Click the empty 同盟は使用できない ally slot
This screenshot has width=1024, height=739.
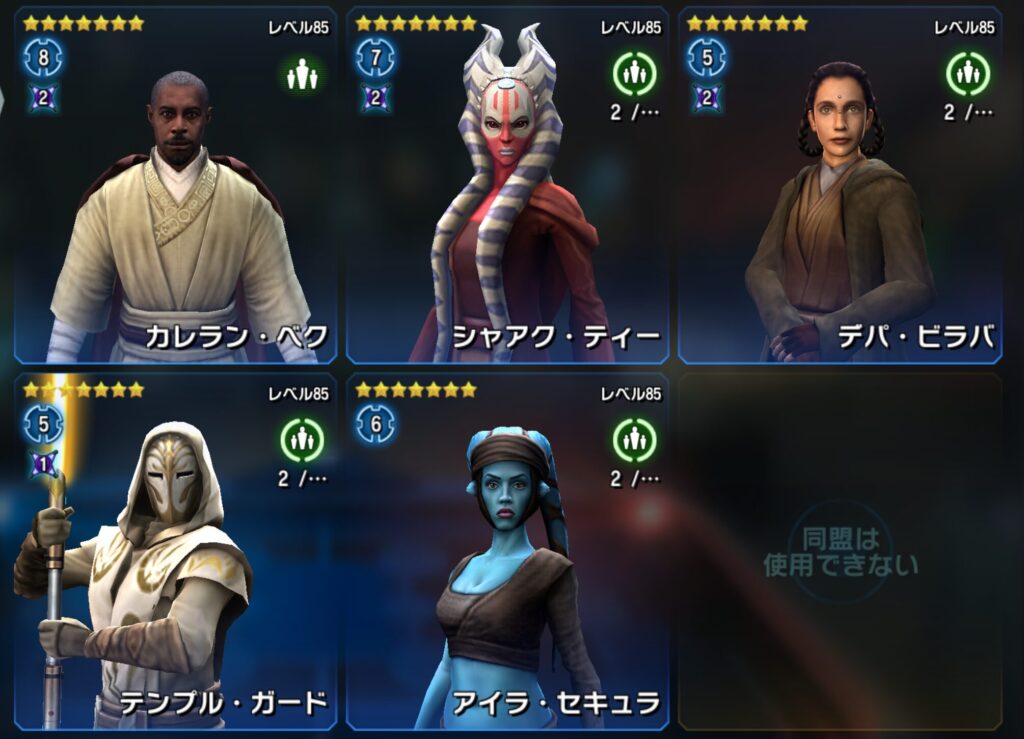click(840, 552)
